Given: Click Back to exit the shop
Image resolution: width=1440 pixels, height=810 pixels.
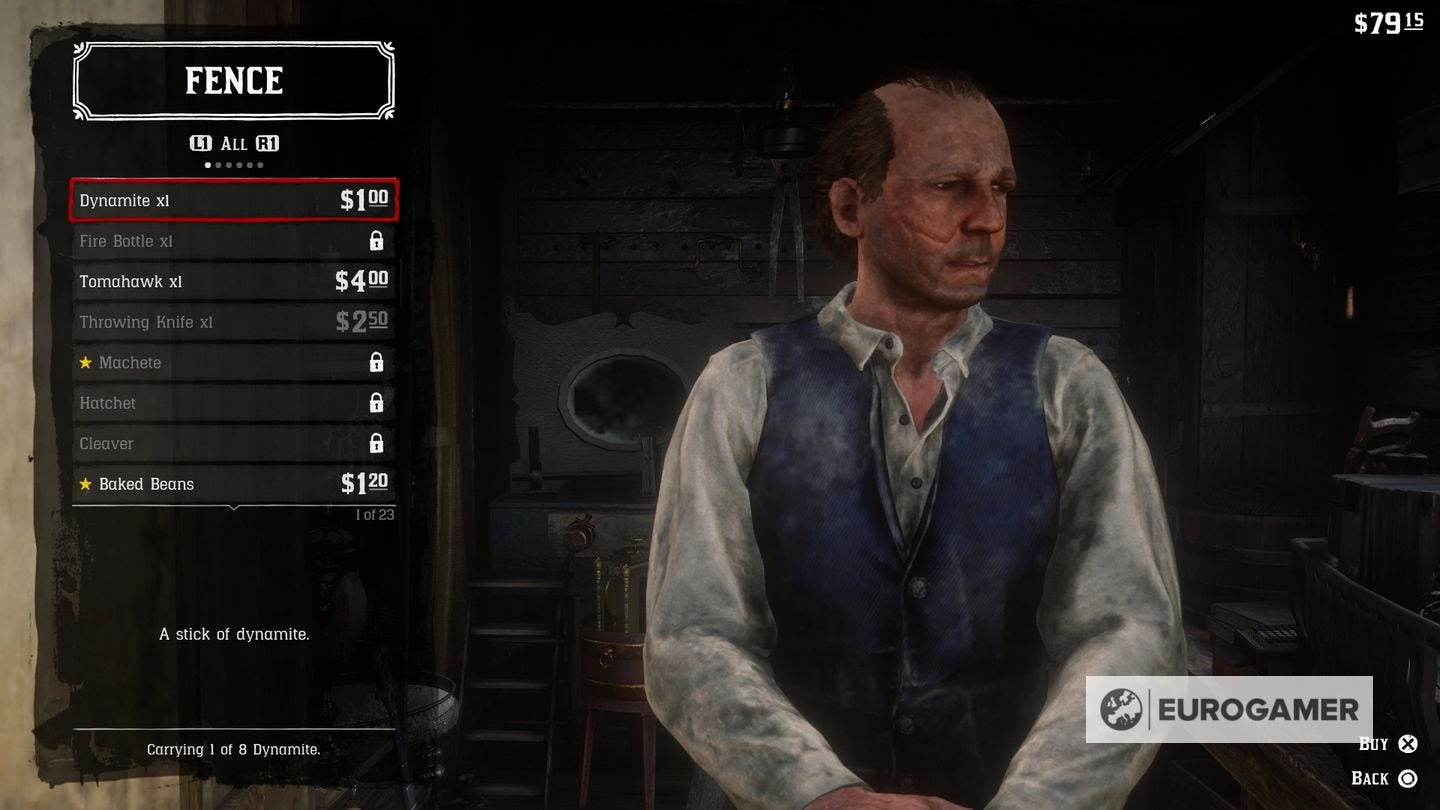Looking at the screenshot, I should tap(1378, 777).
